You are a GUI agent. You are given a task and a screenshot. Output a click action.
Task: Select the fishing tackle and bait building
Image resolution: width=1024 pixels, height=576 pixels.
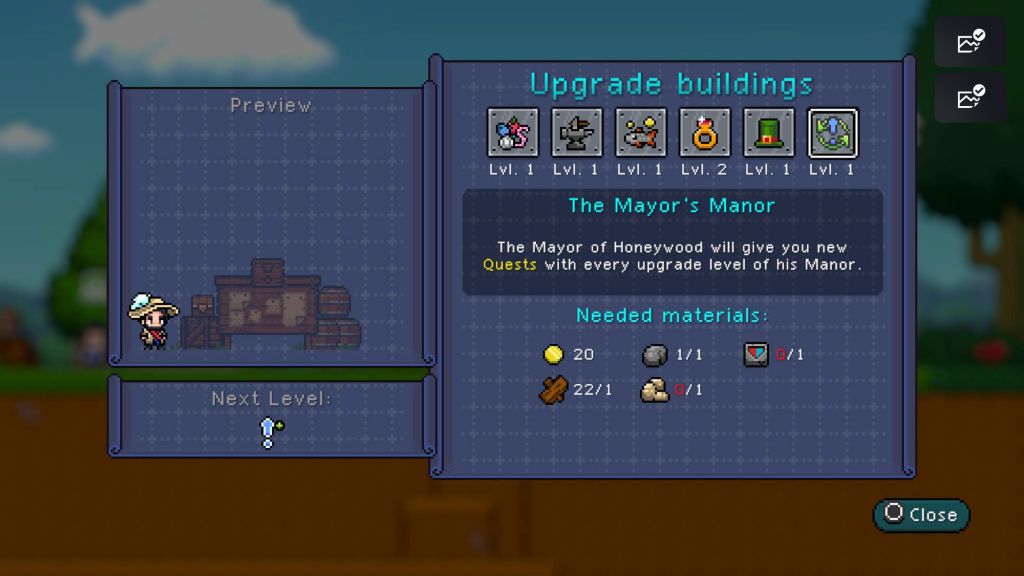pos(513,133)
